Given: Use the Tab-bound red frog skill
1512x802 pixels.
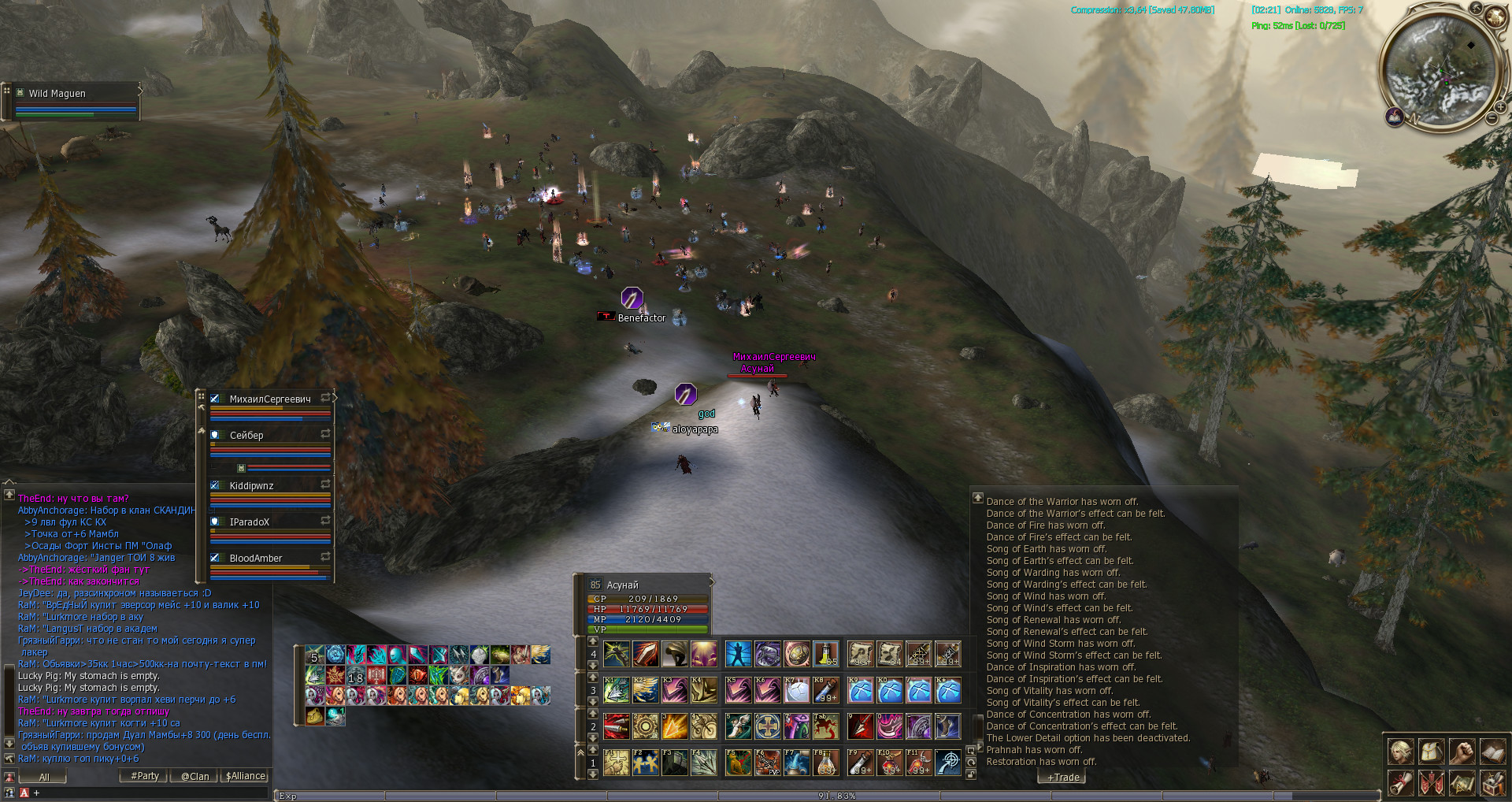Looking at the screenshot, I should (x=826, y=726).
